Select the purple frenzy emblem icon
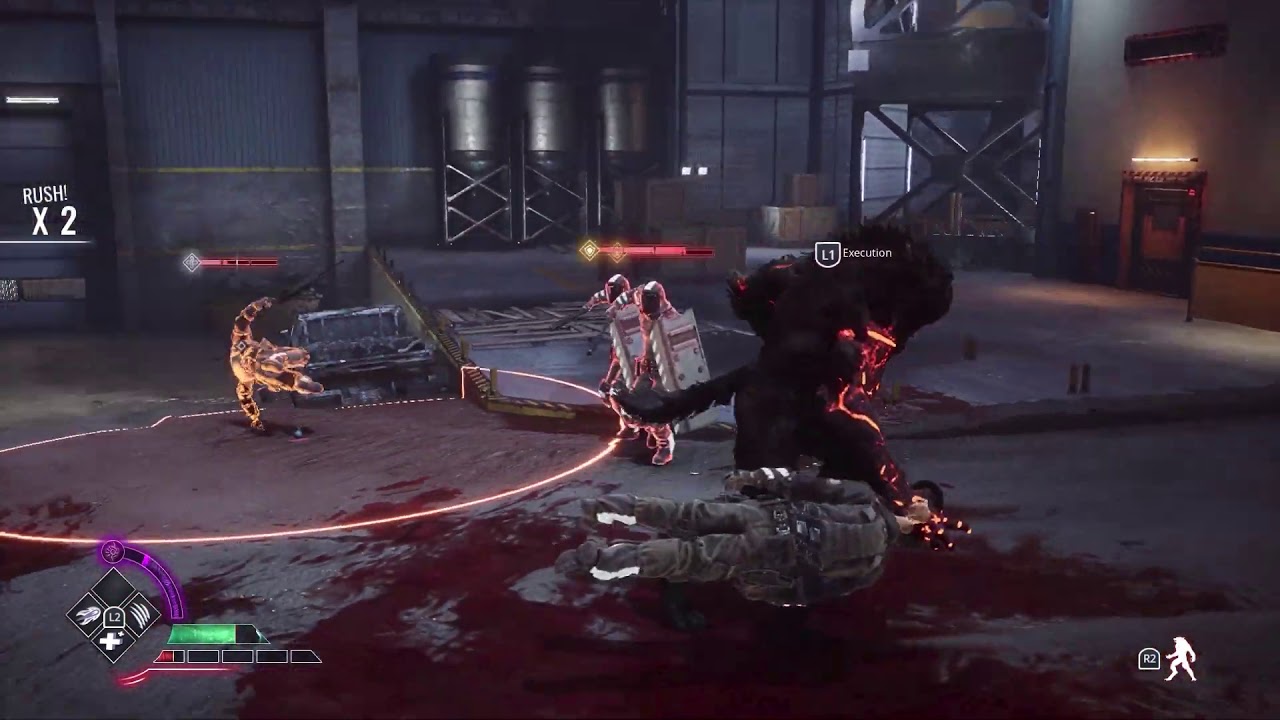 tap(113, 551)
